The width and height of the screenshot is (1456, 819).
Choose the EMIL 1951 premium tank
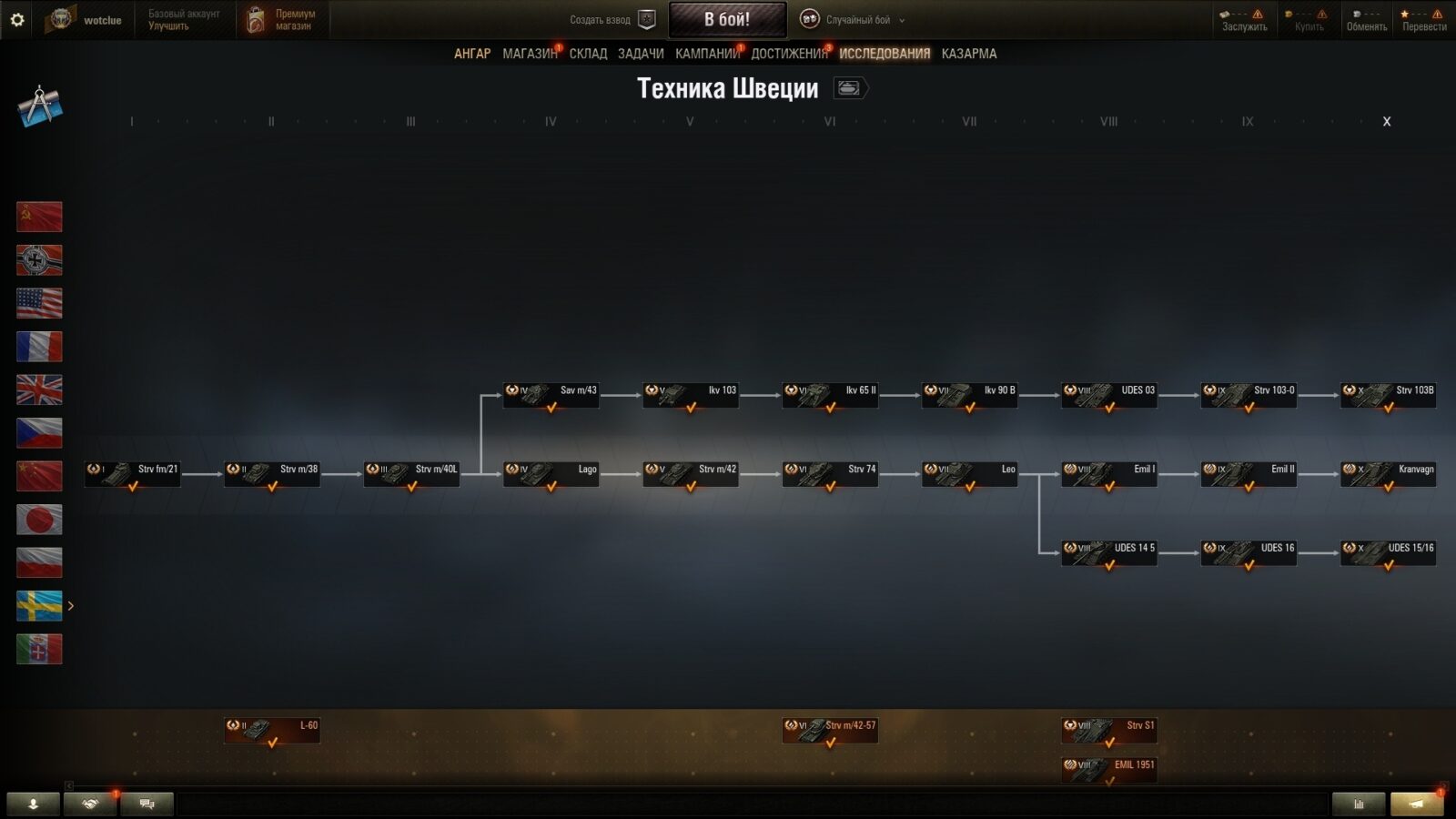pos(1108,768)
